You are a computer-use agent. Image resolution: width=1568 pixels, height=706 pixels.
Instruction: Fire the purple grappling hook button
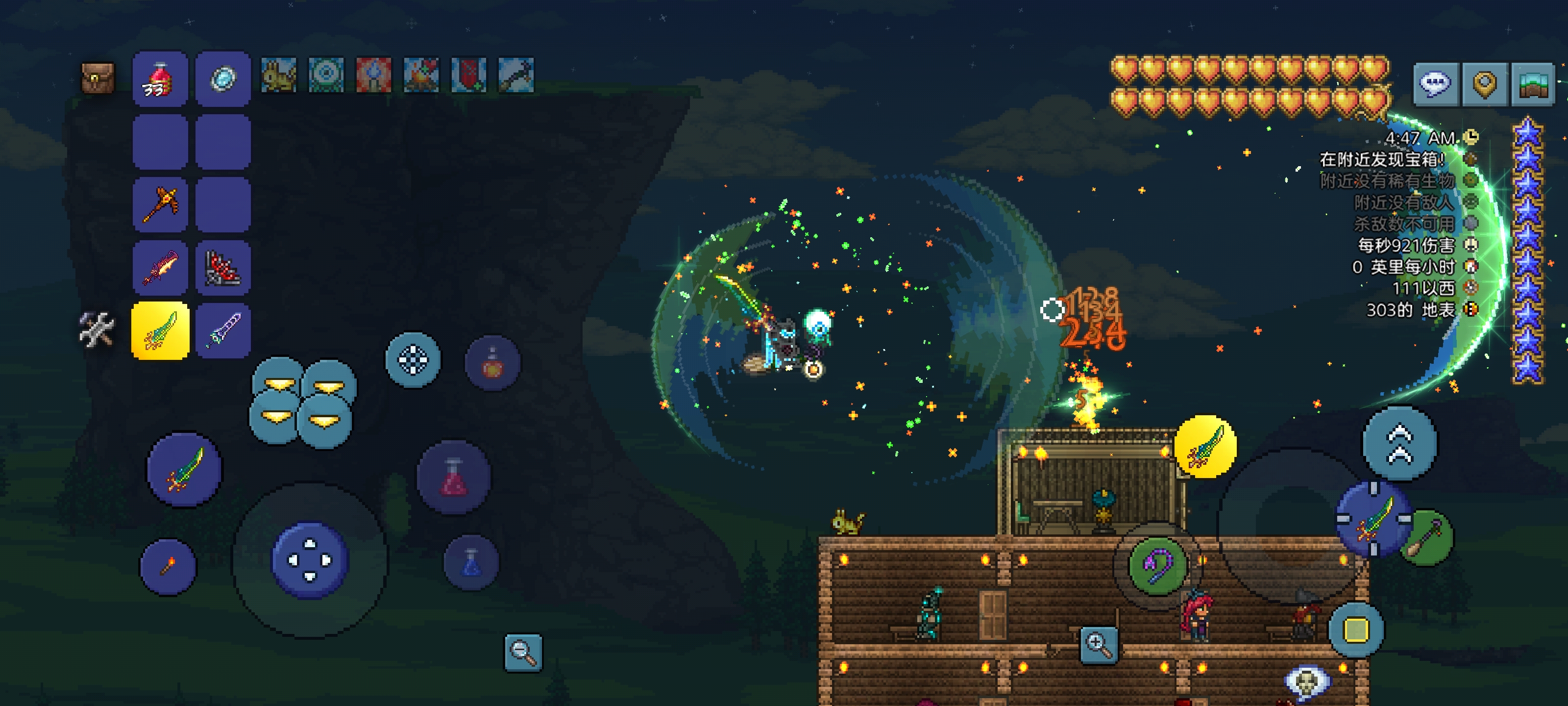coord(1156,565)
